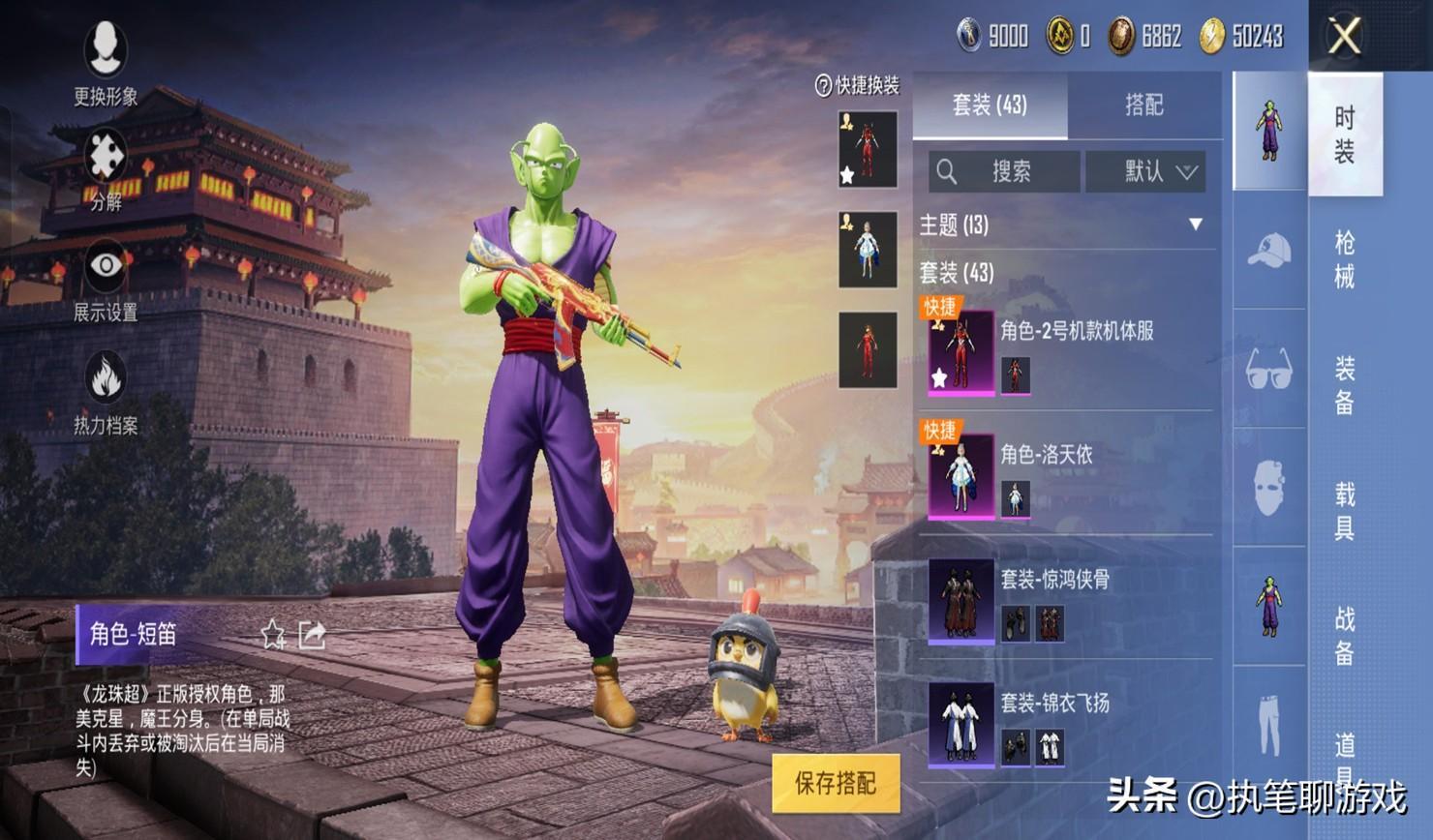Save the outfit with 保存搭配
1433x840 pixels.
836,783
